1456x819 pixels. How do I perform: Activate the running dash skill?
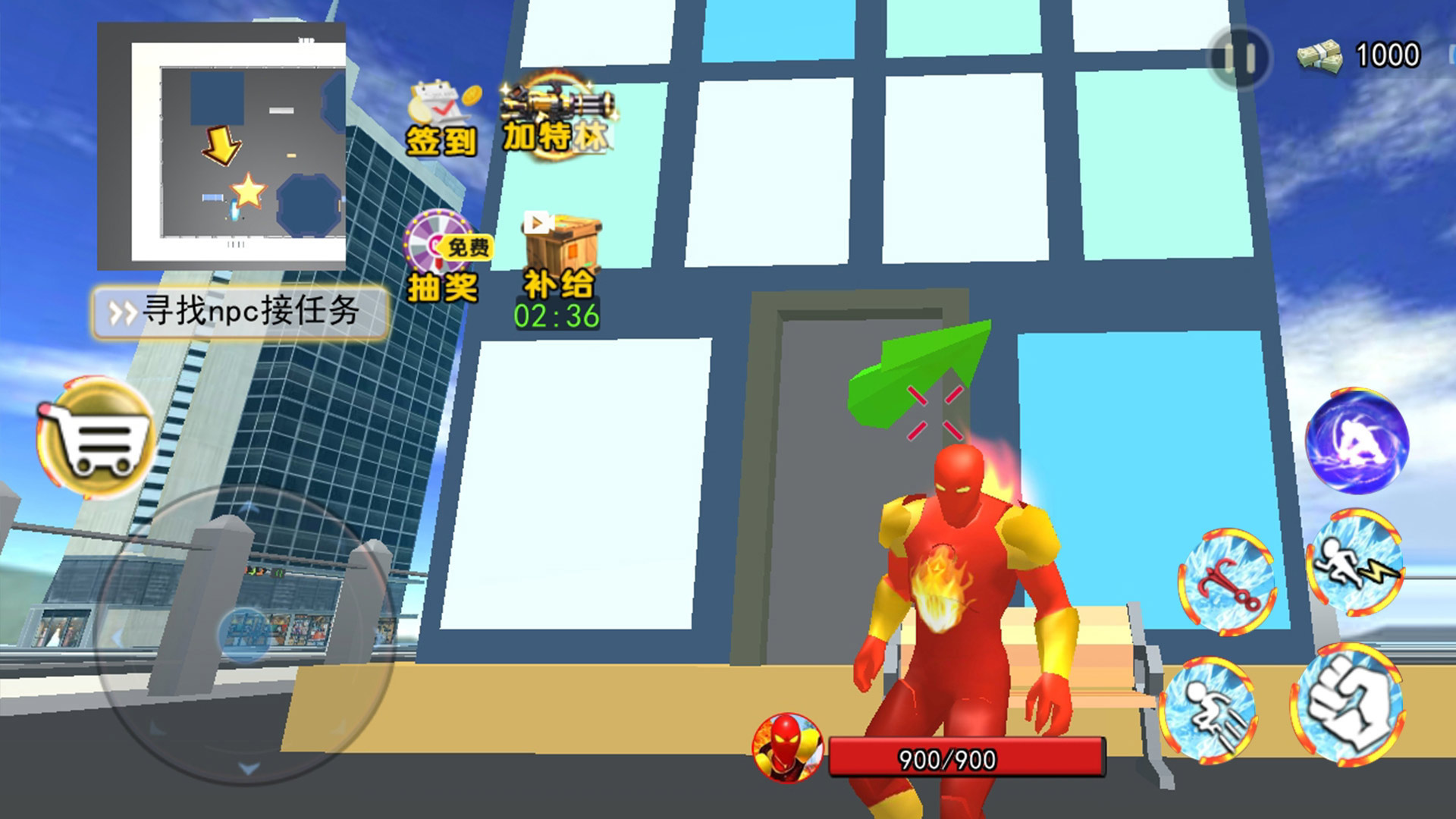click(1208, 711)
